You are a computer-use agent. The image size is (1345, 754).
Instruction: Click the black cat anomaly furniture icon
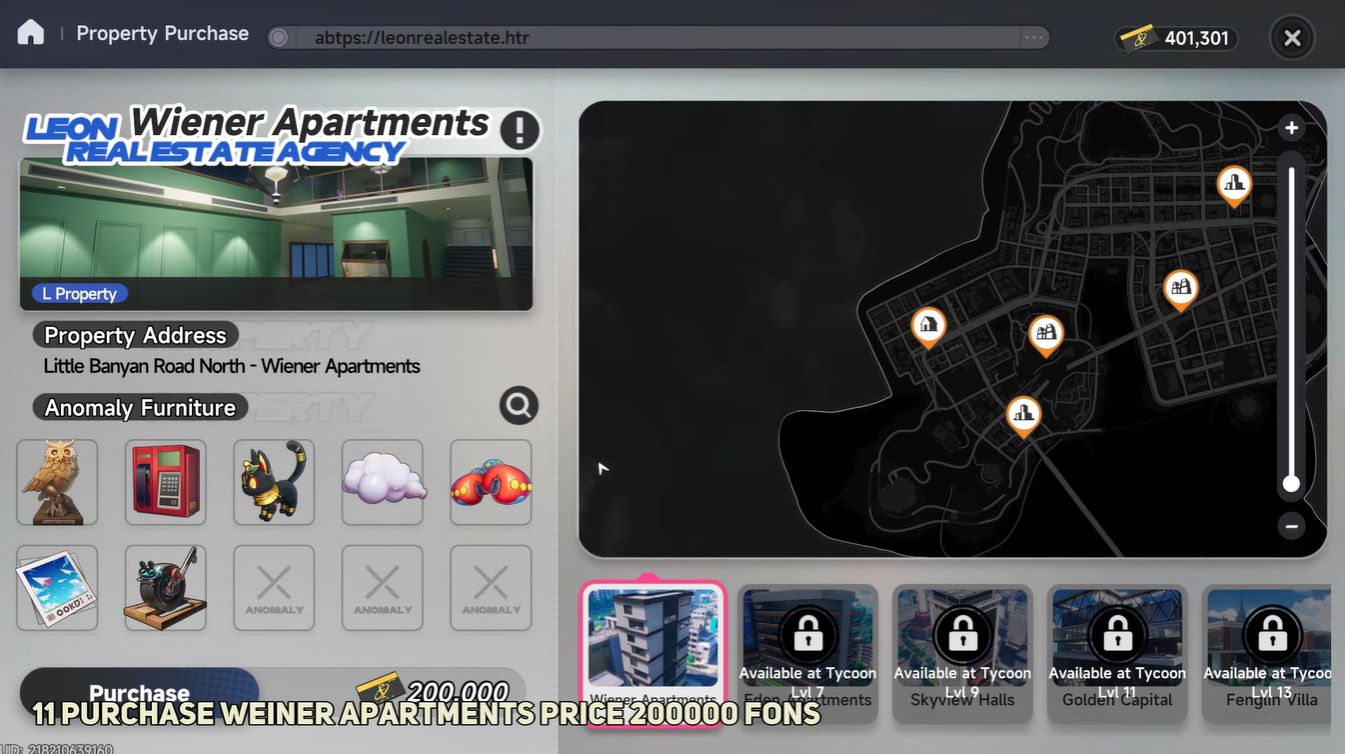[273, 481]
